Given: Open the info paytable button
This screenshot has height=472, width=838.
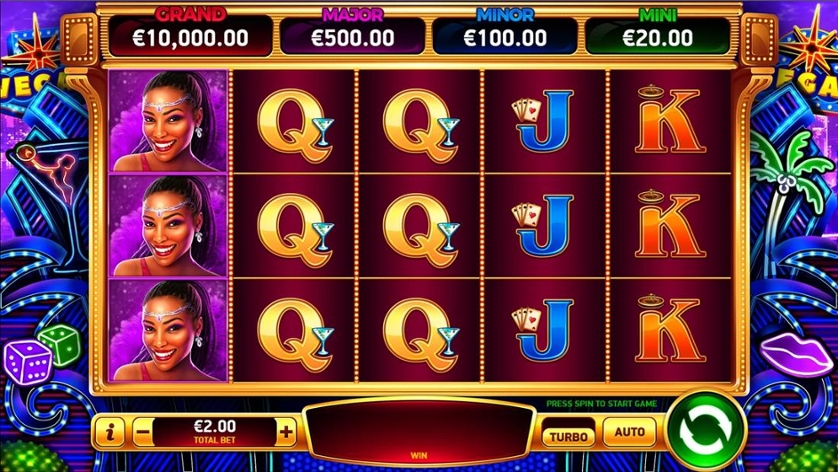Looking at the screenshot, I should tap(111, 433).
